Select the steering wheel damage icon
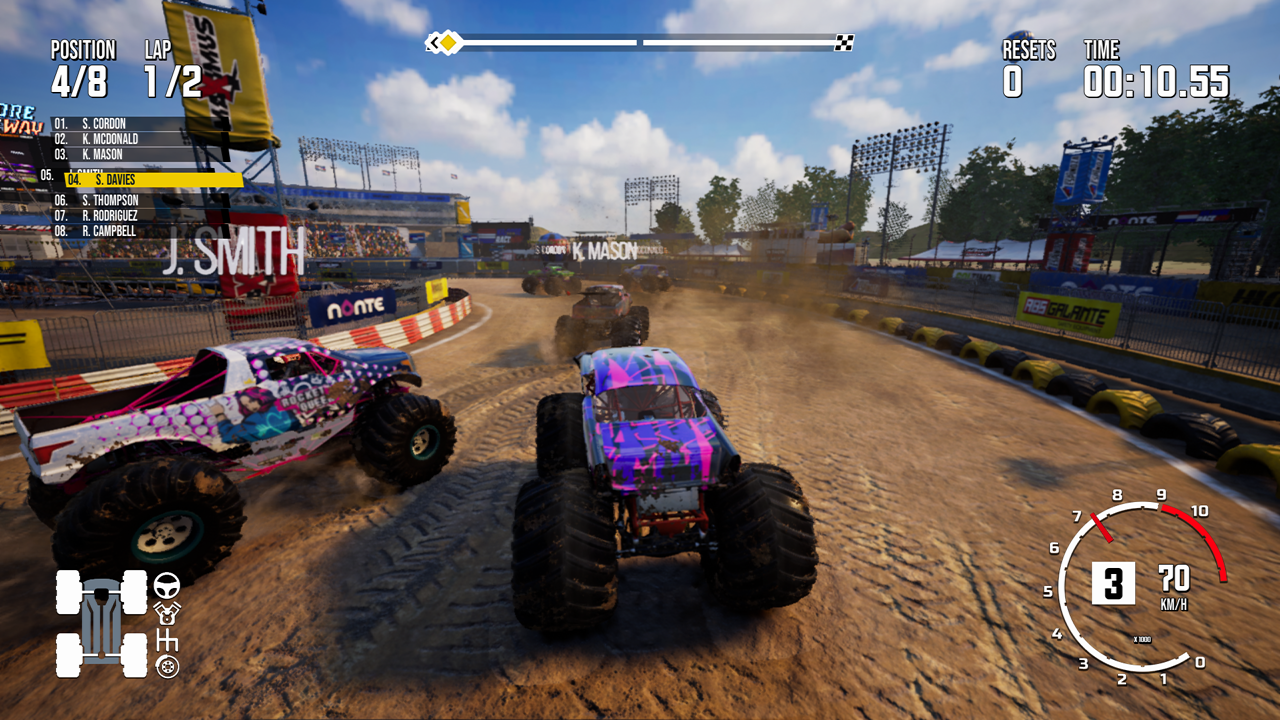Image resolution: width=1280 pixels, height=720 pixels. pyautogui.click(x=167, y=586)
